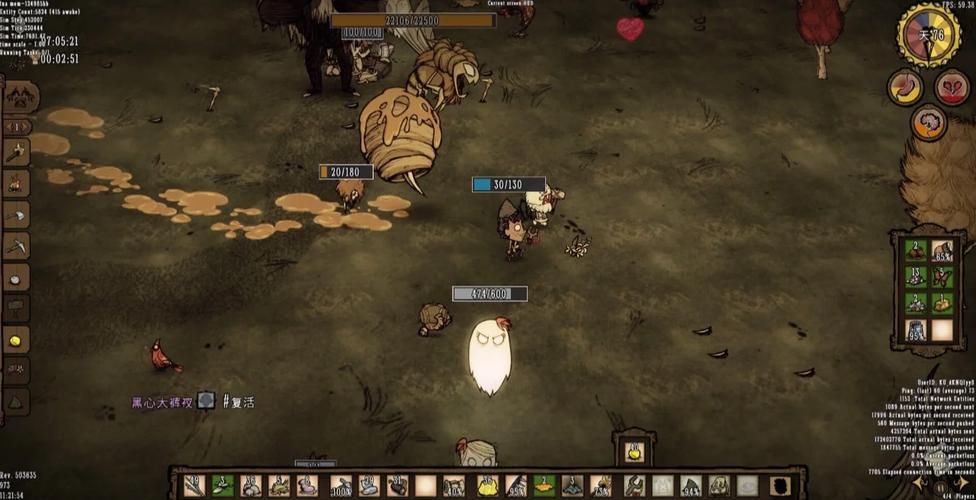Choose the hotbar item marked 95%

[516, 486]
